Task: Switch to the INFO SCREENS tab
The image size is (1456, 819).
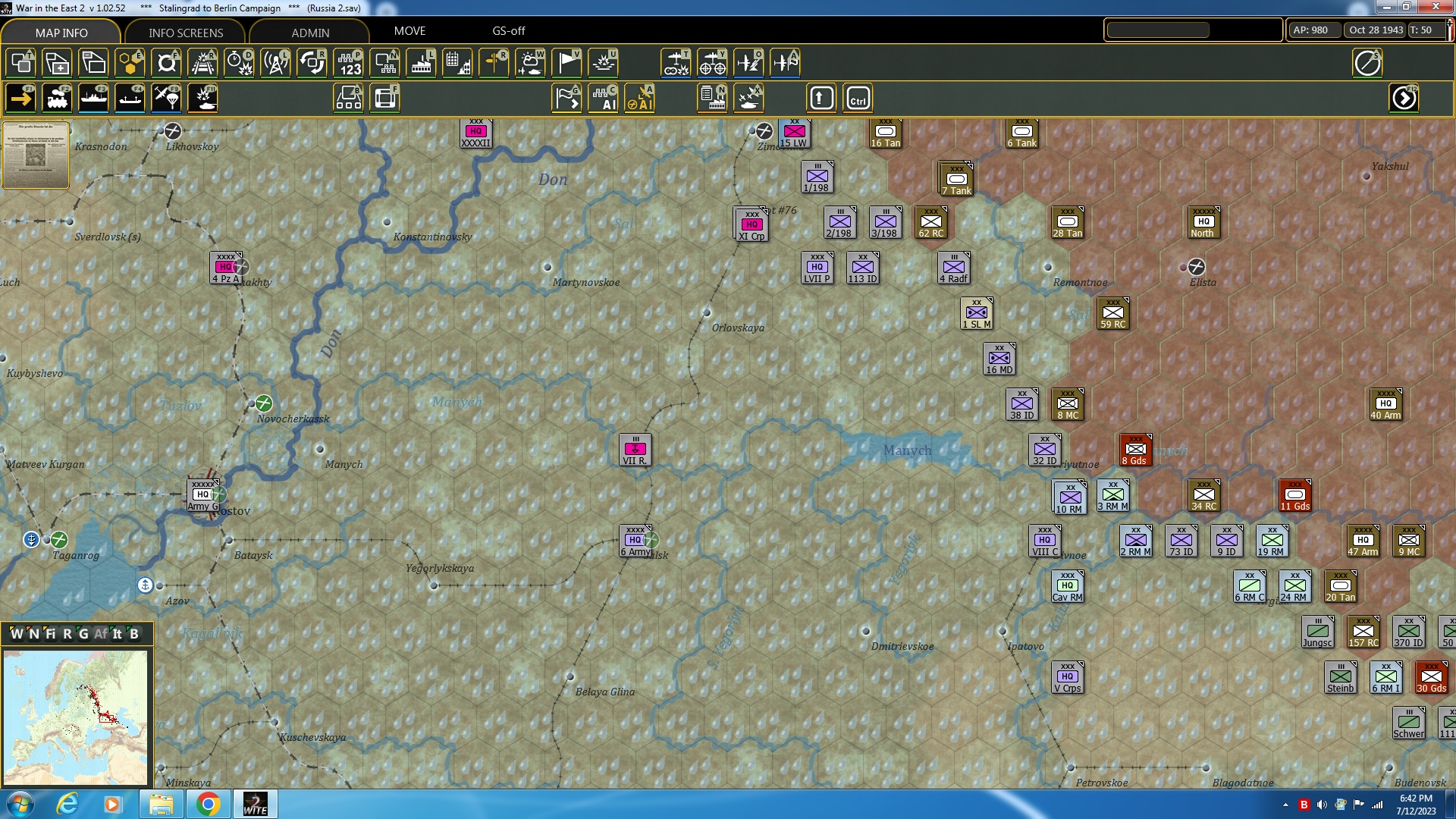Action: [x=184, y=33]
